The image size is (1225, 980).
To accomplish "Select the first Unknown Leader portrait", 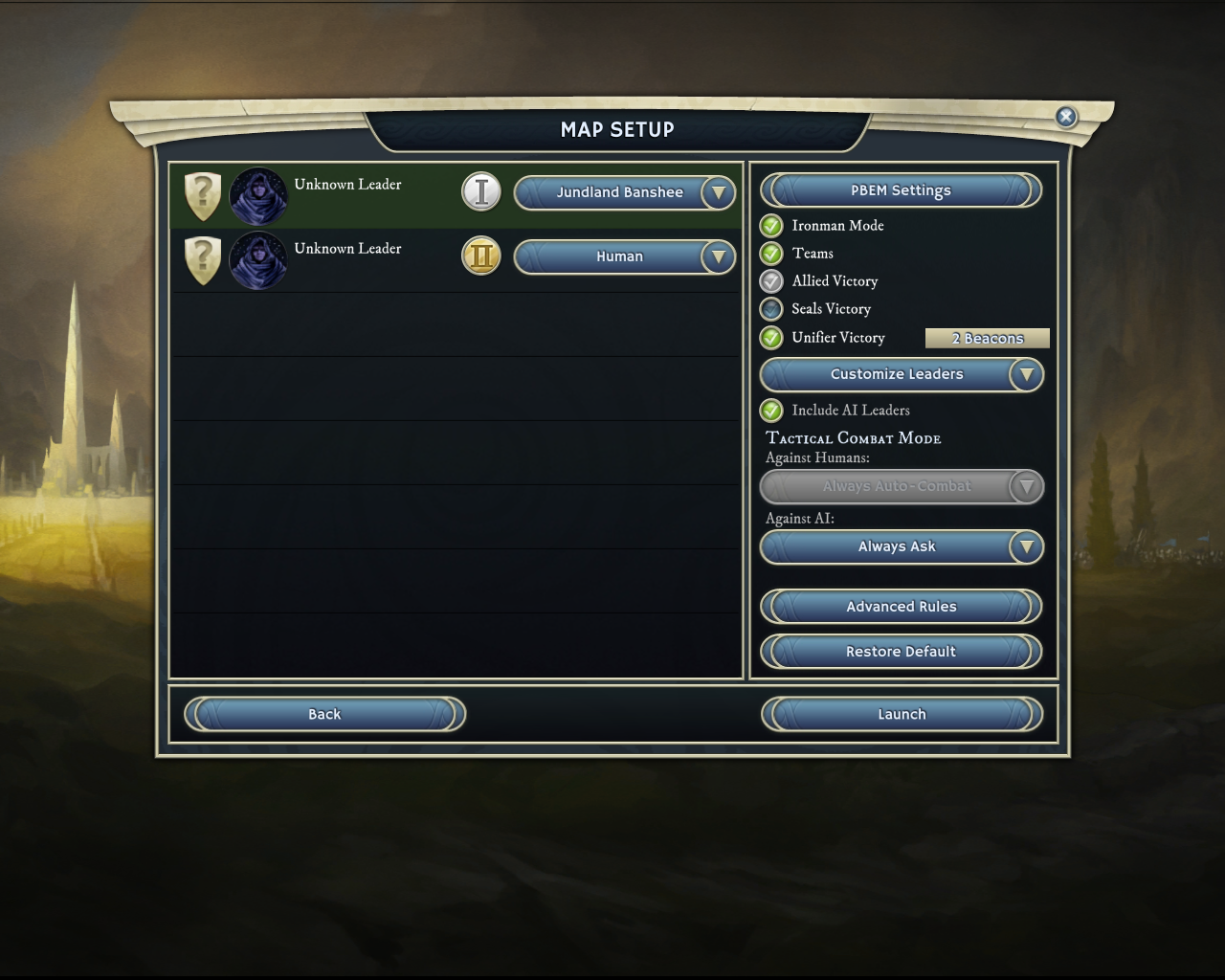I will click(258, 196).
